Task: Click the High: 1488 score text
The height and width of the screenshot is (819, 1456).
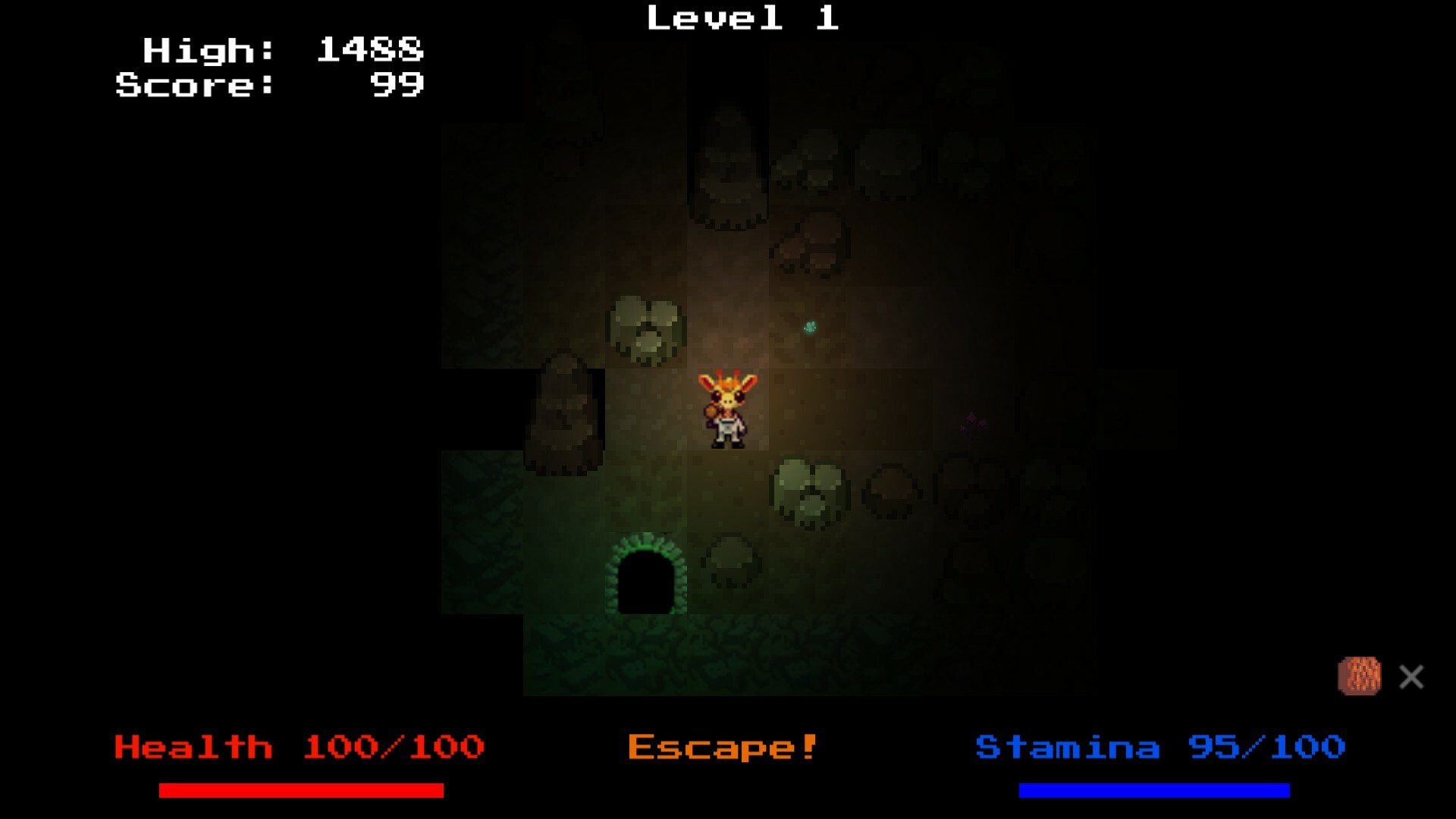Action: tap(281, 51)
